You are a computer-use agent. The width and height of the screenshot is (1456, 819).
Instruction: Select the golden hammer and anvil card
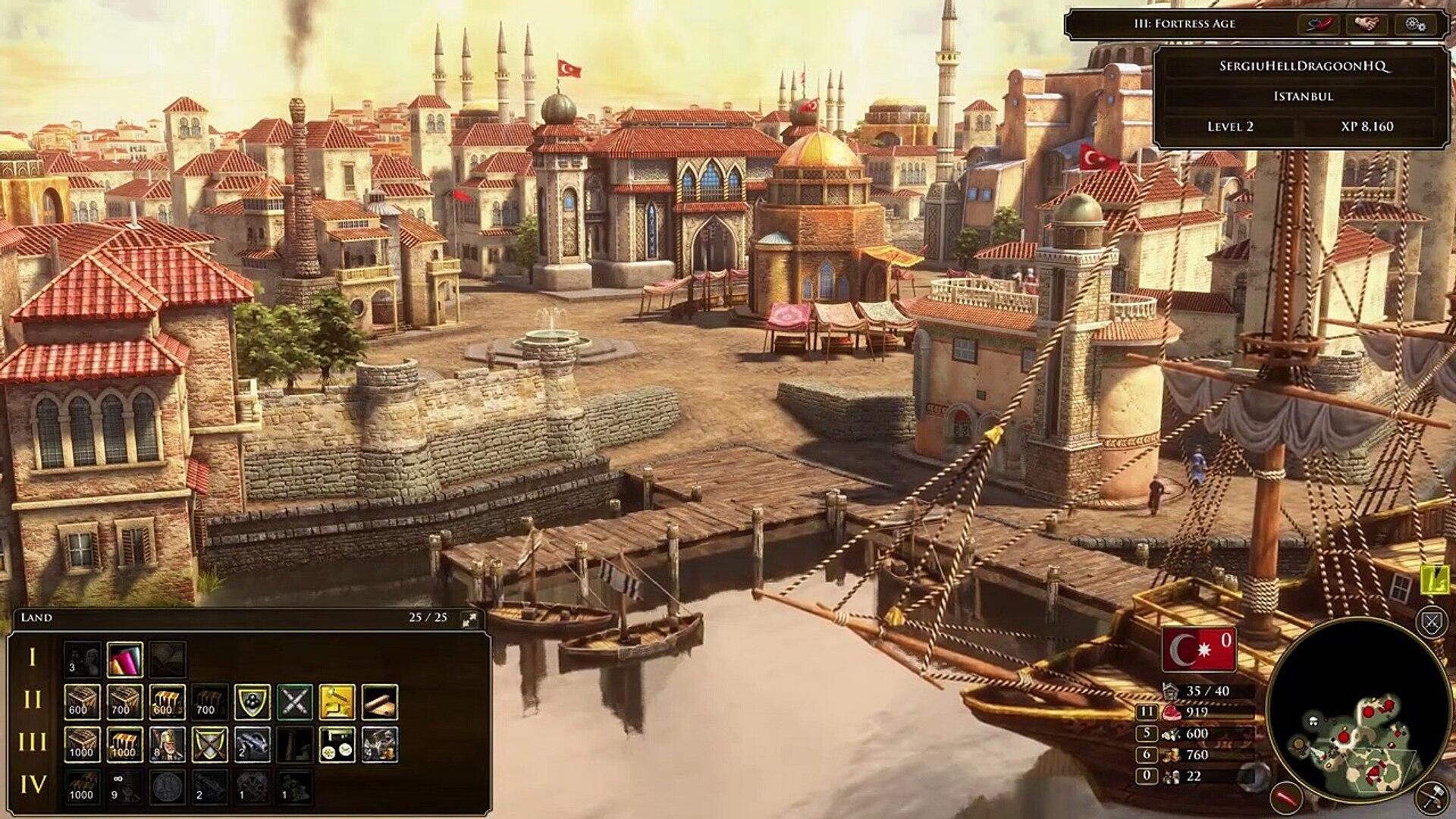pyautogui.click(x=337, y=701)
